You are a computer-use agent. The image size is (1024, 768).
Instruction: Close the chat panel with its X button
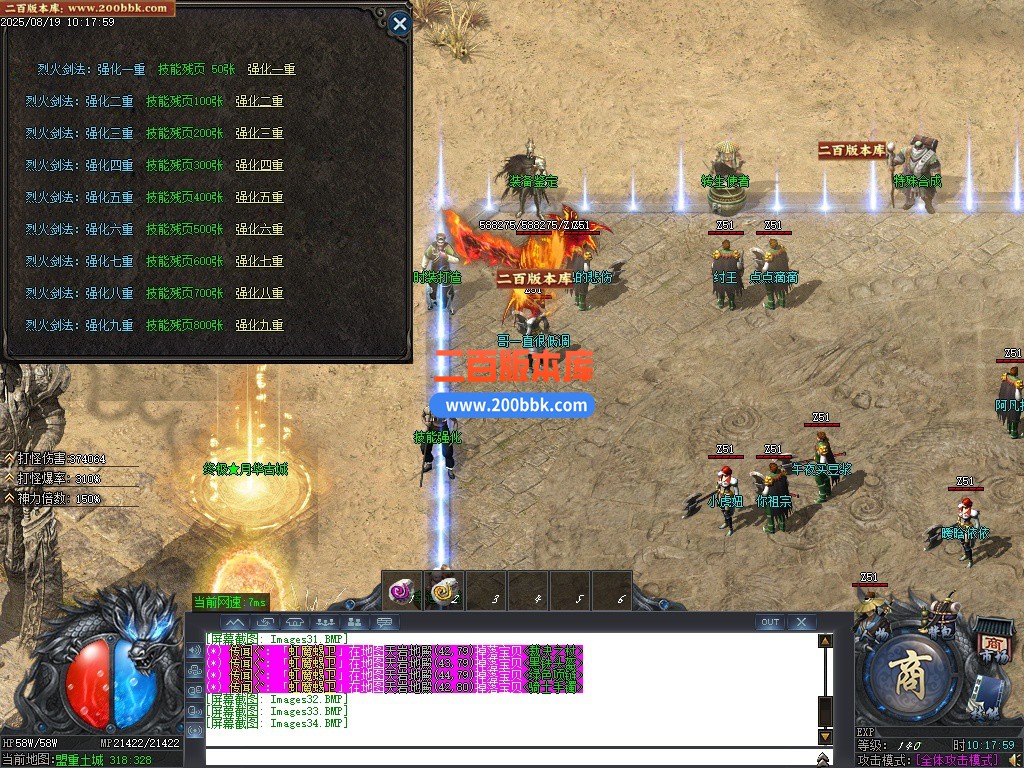pos(801,622)
